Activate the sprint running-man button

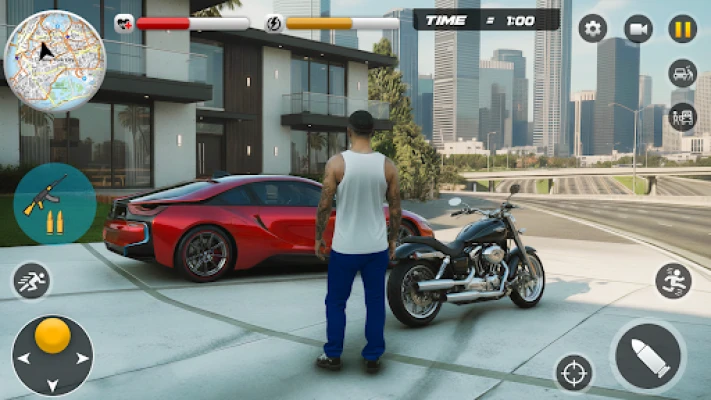(x=31, y=281)
